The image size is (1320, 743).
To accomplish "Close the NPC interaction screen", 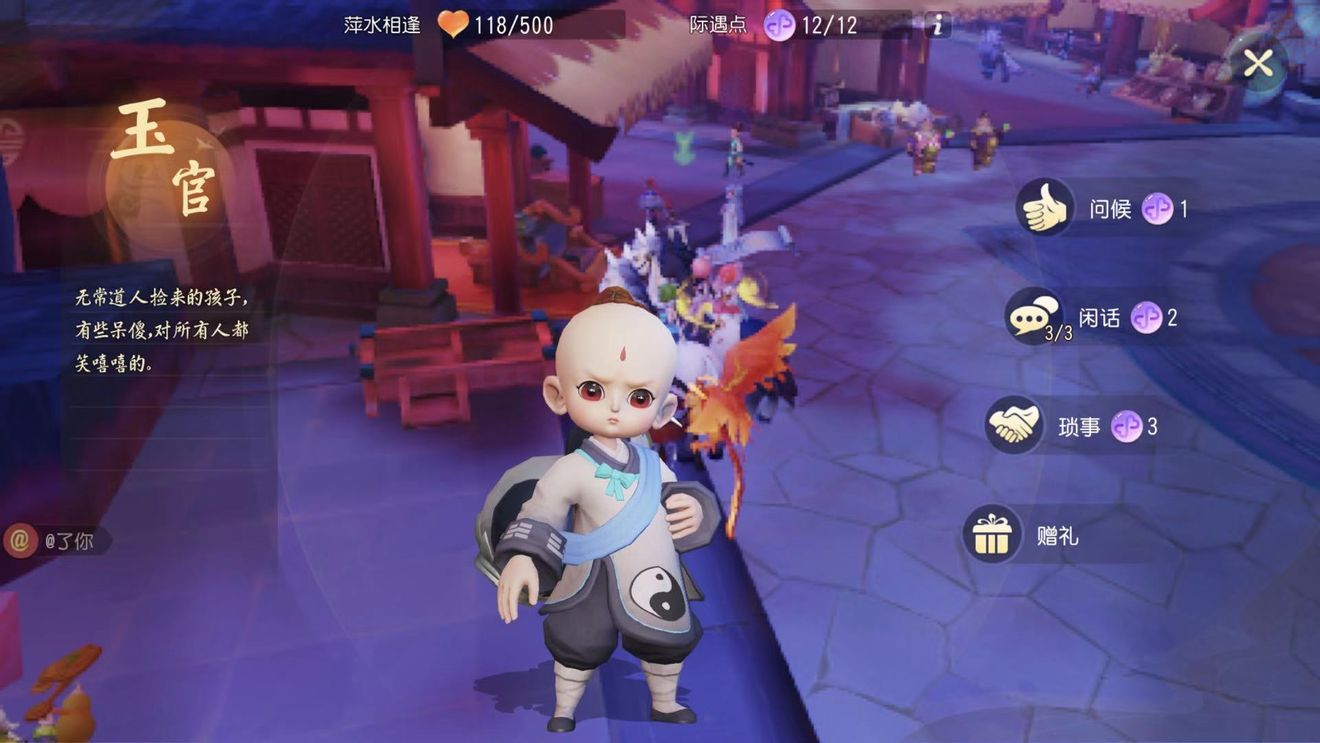I will (x=1258, y=63).
